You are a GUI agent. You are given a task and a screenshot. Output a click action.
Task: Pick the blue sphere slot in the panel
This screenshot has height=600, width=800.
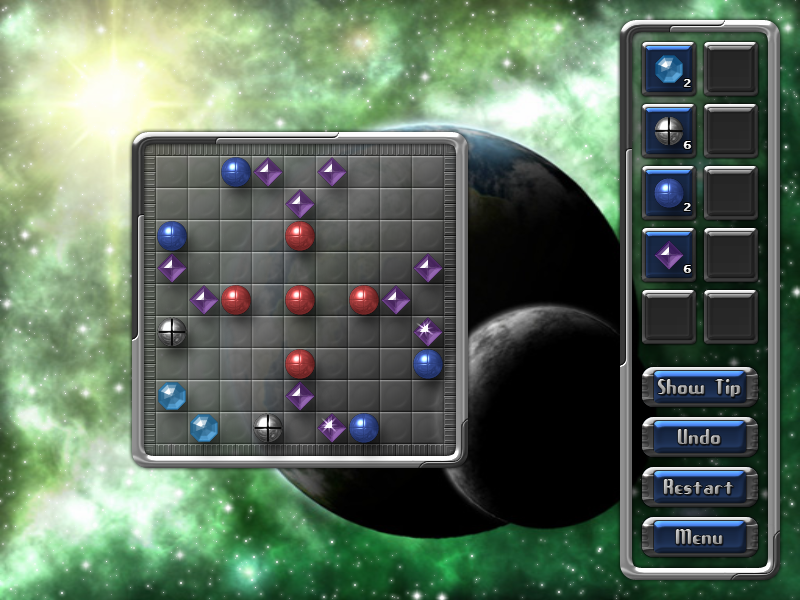(668, 192)
